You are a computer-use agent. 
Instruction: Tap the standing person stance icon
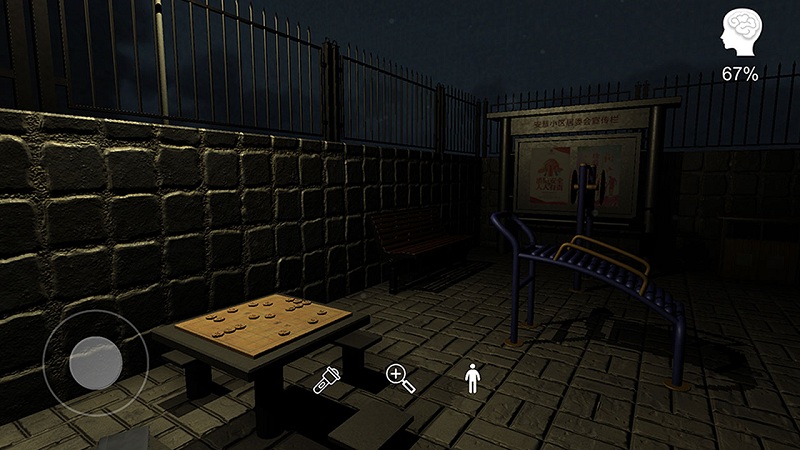click(472, 379)
